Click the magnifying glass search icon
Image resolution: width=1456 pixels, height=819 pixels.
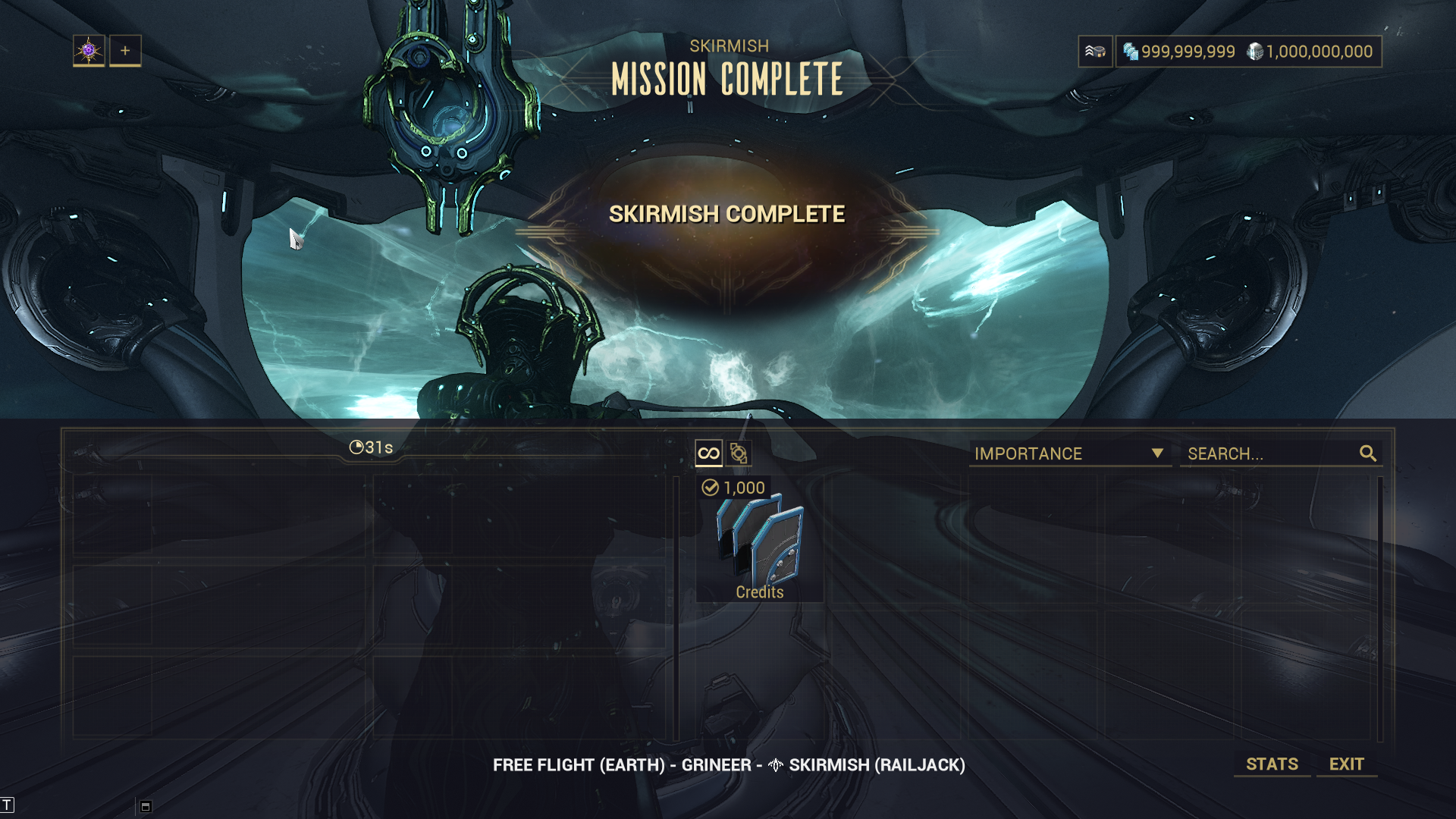[x=1368, y=453]
